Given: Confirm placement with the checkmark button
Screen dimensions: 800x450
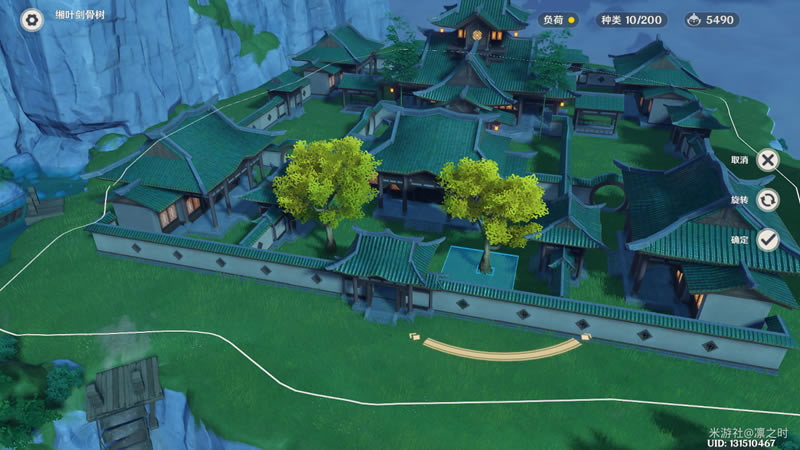Looking at the screenshot, I should pyautogui.click(x=767, y=240).
